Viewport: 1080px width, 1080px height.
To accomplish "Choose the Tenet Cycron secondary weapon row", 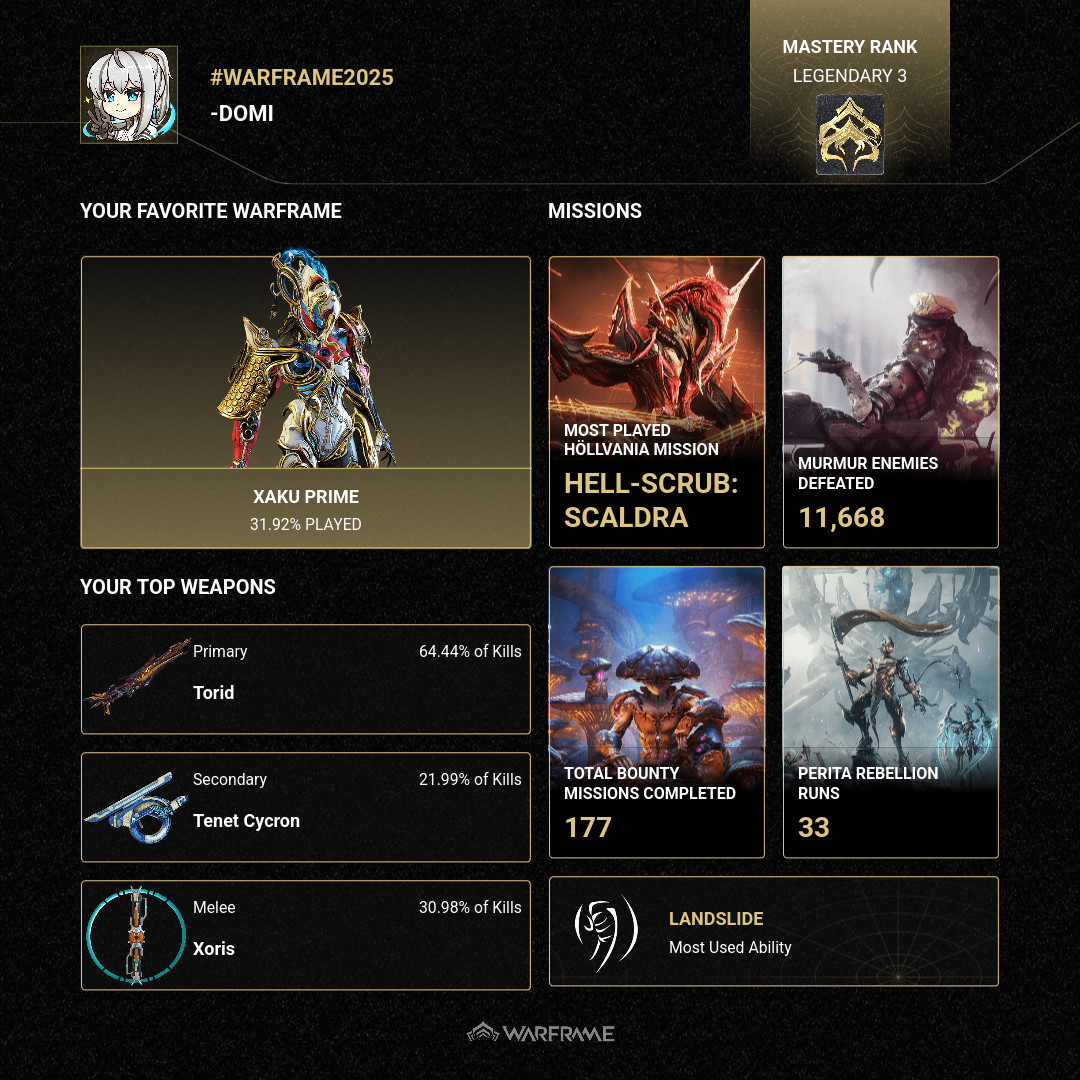I will click(305, 807).
